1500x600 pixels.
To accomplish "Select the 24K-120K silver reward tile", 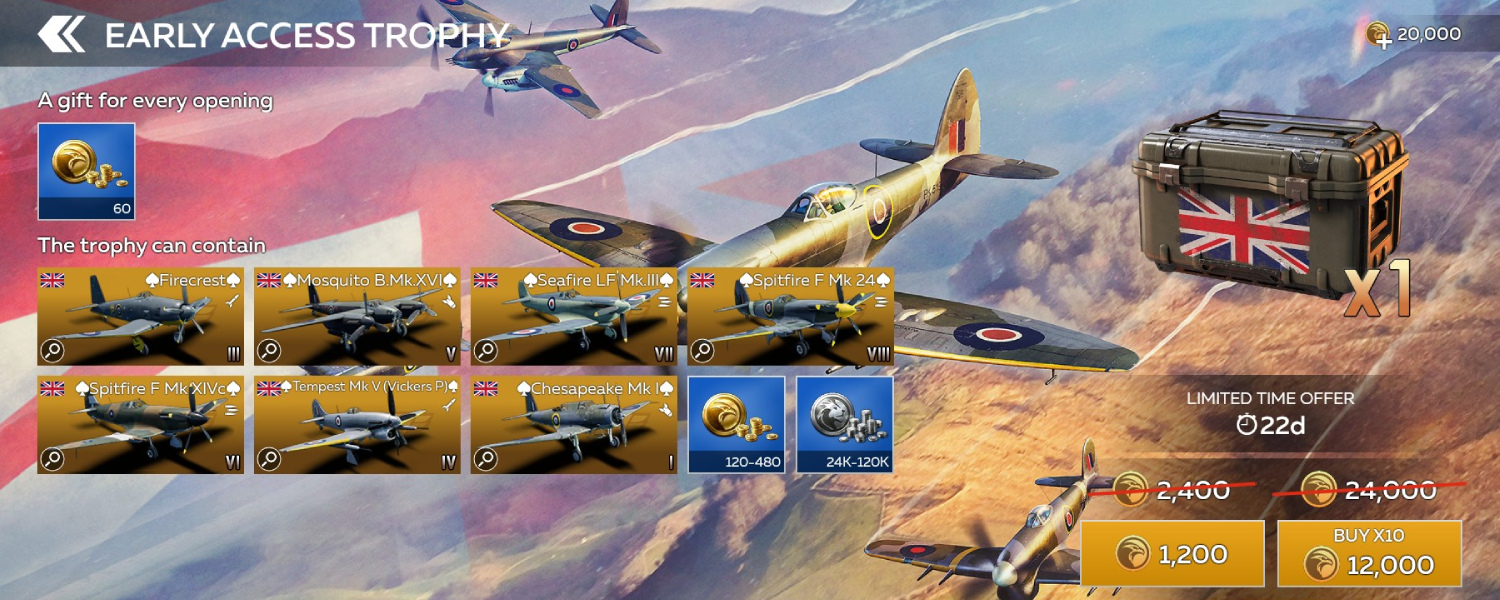I will tap(845, 424).
